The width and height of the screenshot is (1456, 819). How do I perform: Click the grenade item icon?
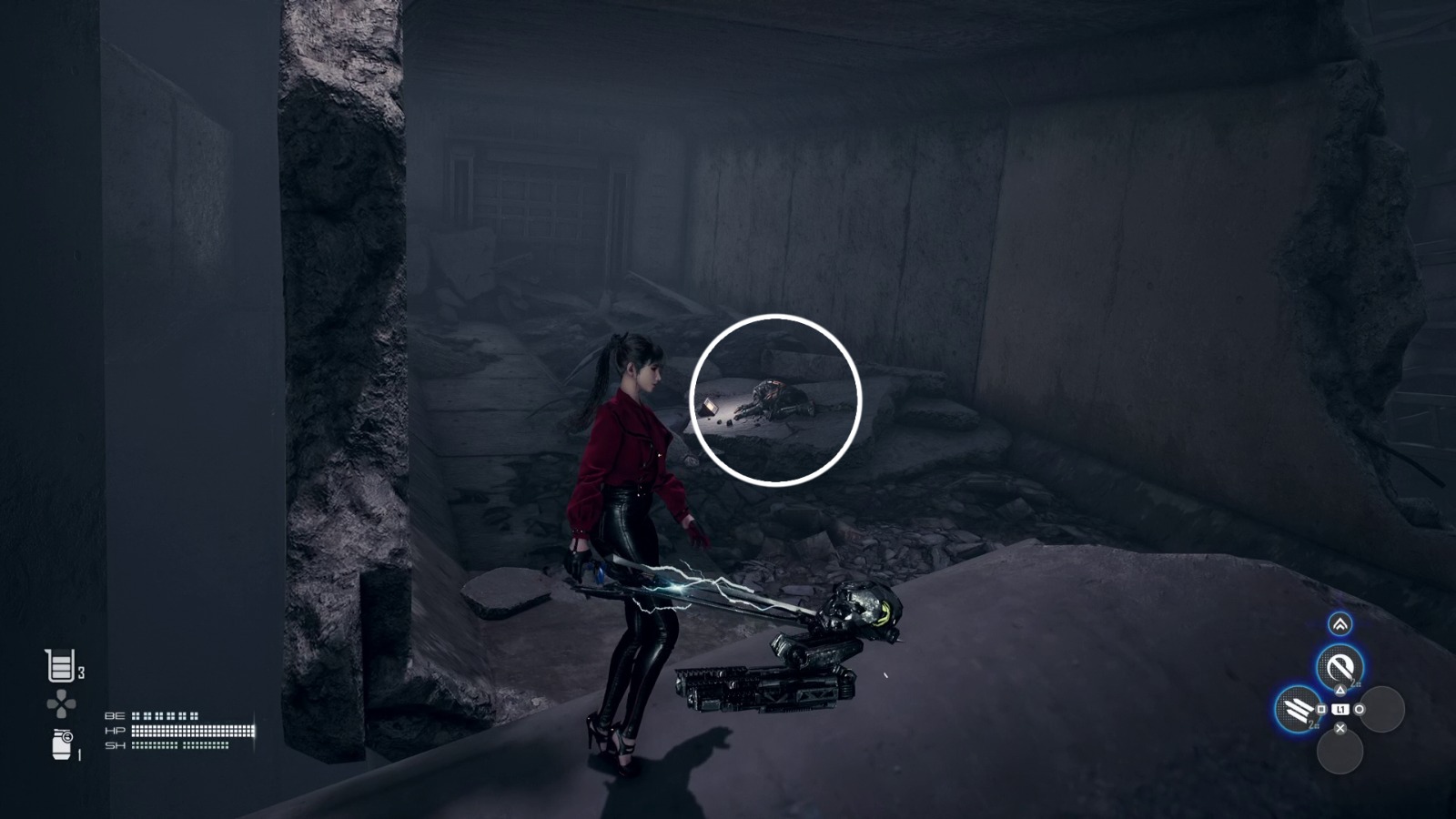[x=61, y=743]
